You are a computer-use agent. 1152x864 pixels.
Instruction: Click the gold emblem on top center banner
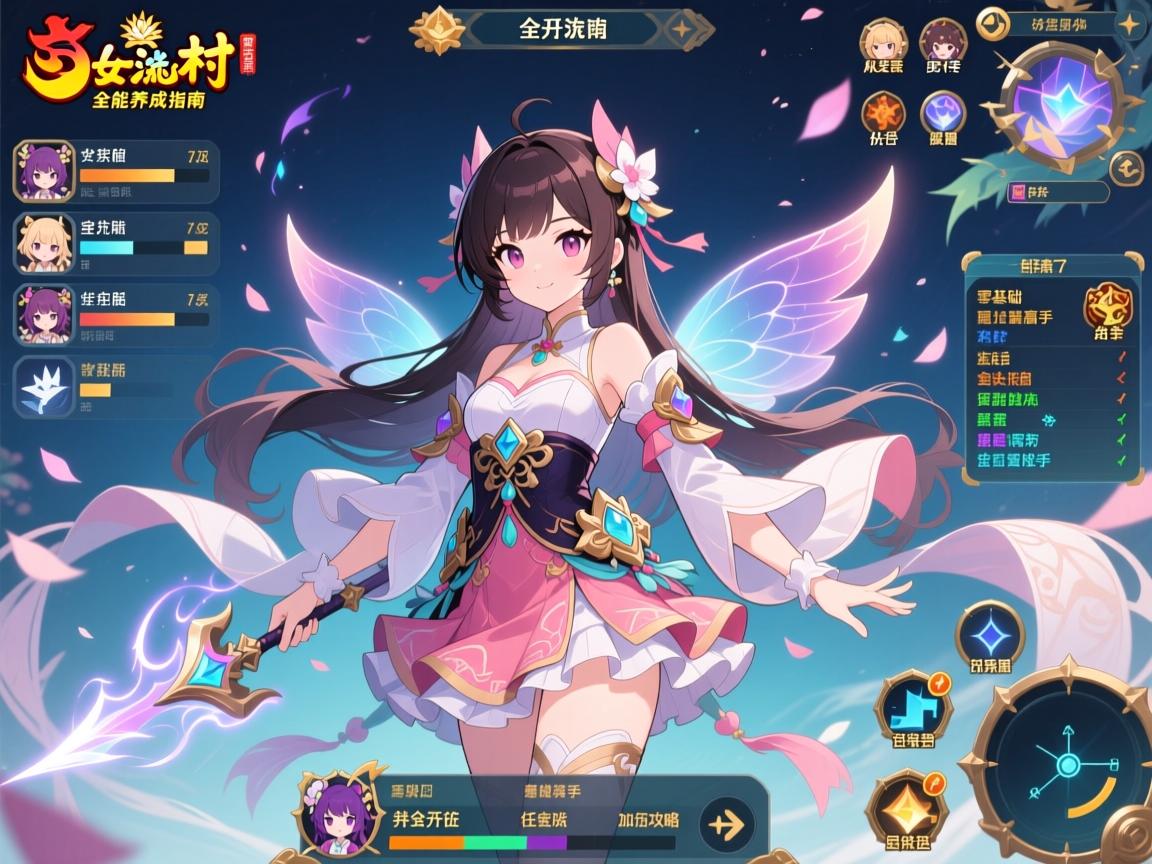coord(437,29)
